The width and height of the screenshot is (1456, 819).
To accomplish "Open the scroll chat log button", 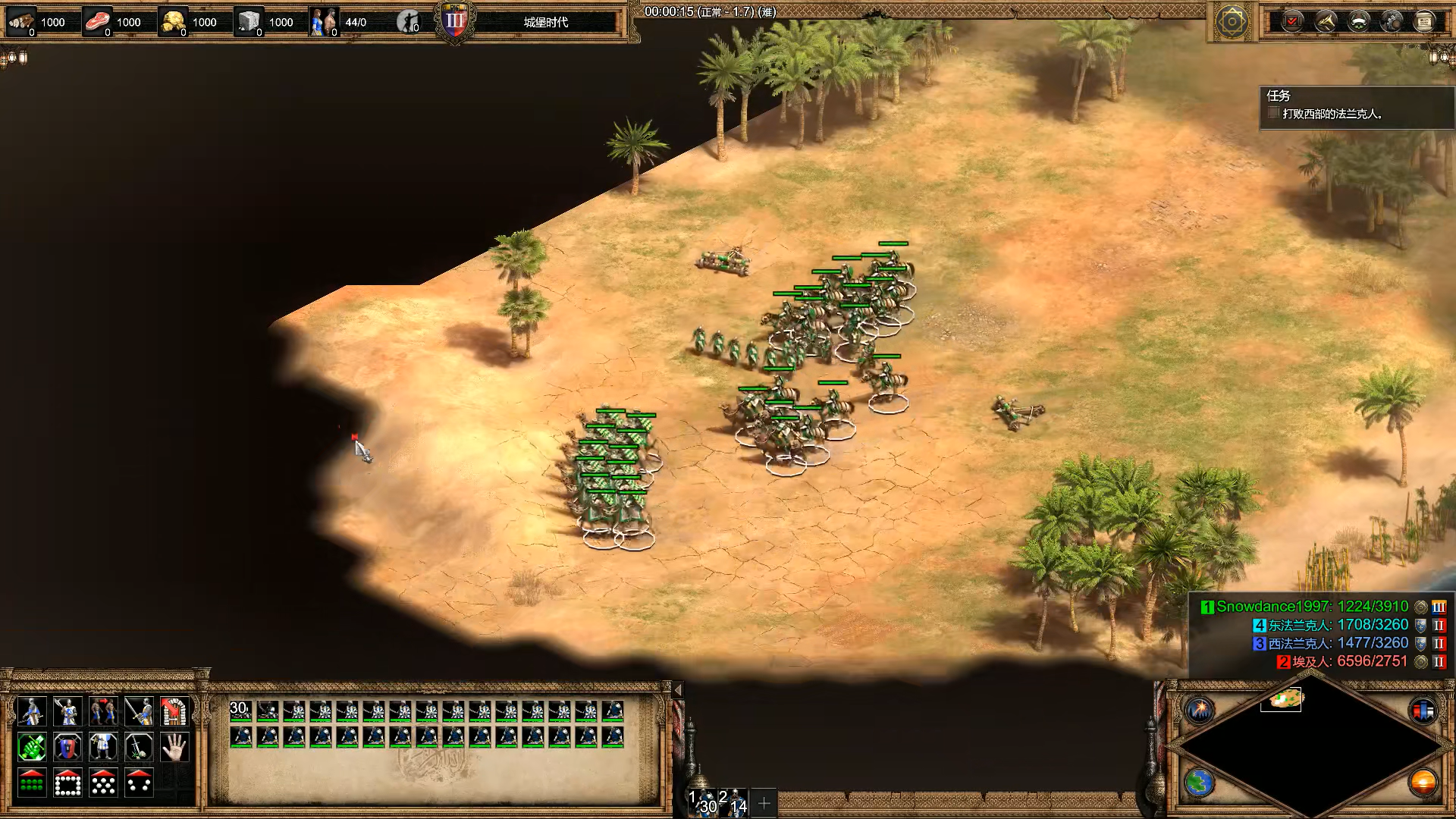I will tap(1424, 21).
